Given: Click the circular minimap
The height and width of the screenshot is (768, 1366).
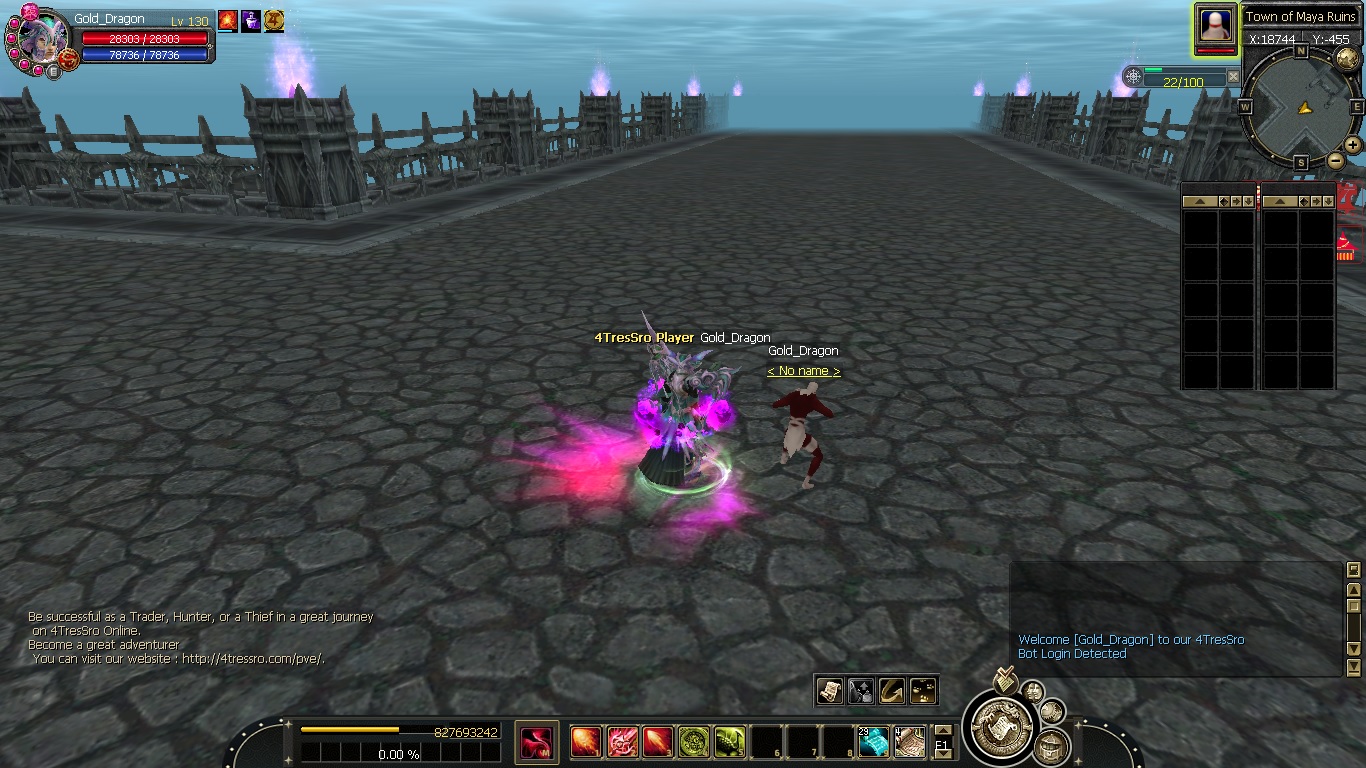Looking at the screenshot, I should pos(1300,107).
